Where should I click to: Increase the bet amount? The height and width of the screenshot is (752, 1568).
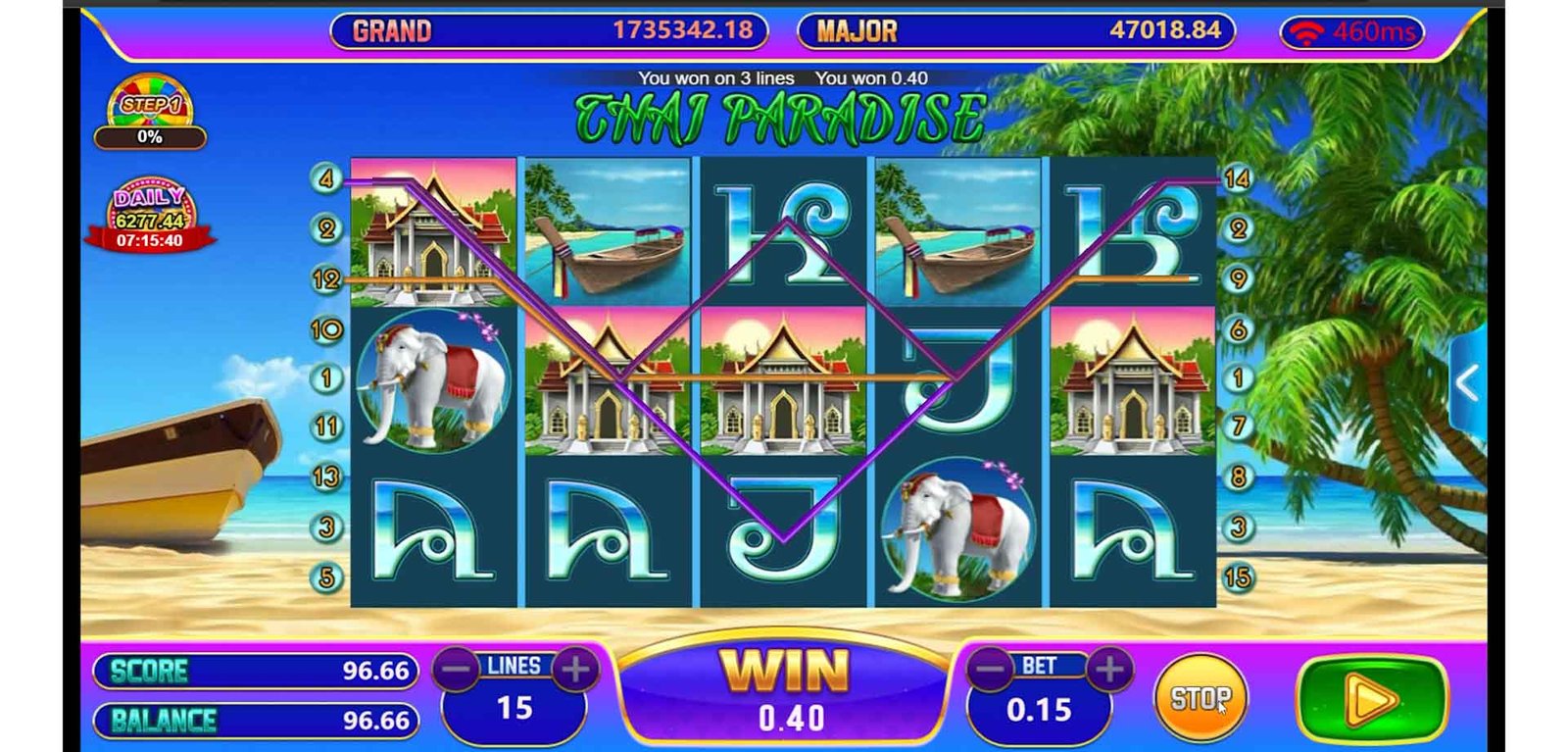point(1109,670)
